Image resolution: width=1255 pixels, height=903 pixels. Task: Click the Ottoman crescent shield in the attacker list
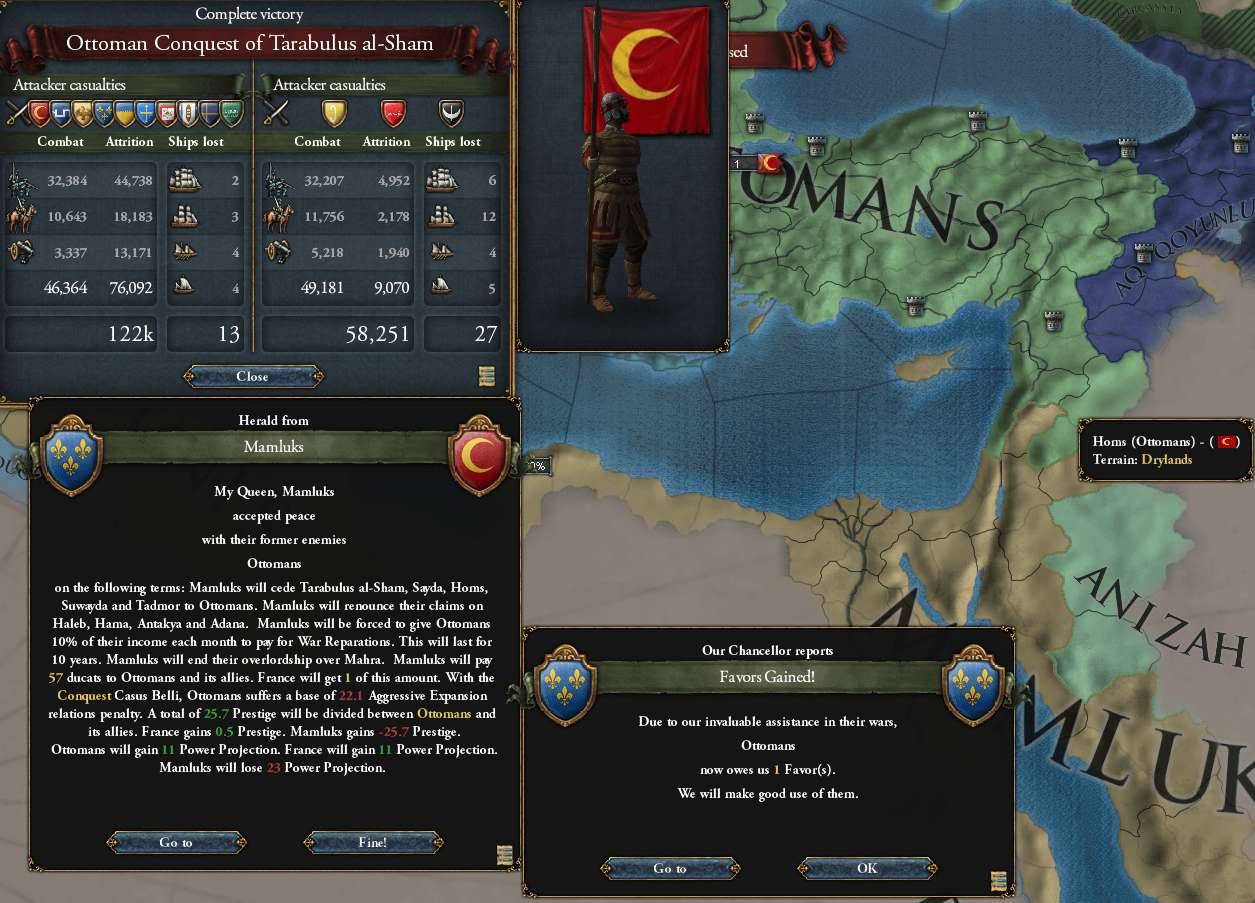[x=39, y=113]
